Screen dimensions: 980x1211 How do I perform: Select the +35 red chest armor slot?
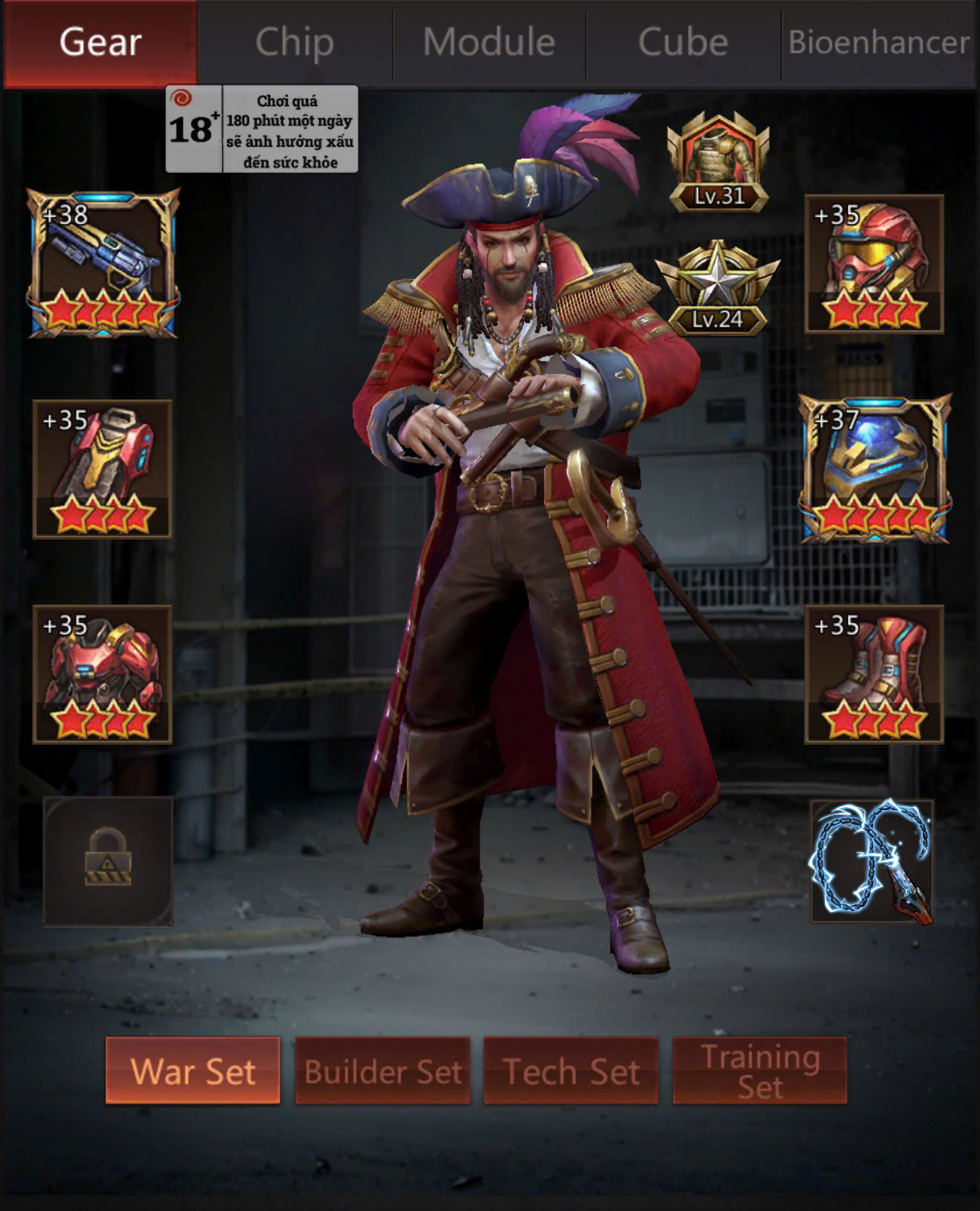pyautogui.click(x=102, y=674)
